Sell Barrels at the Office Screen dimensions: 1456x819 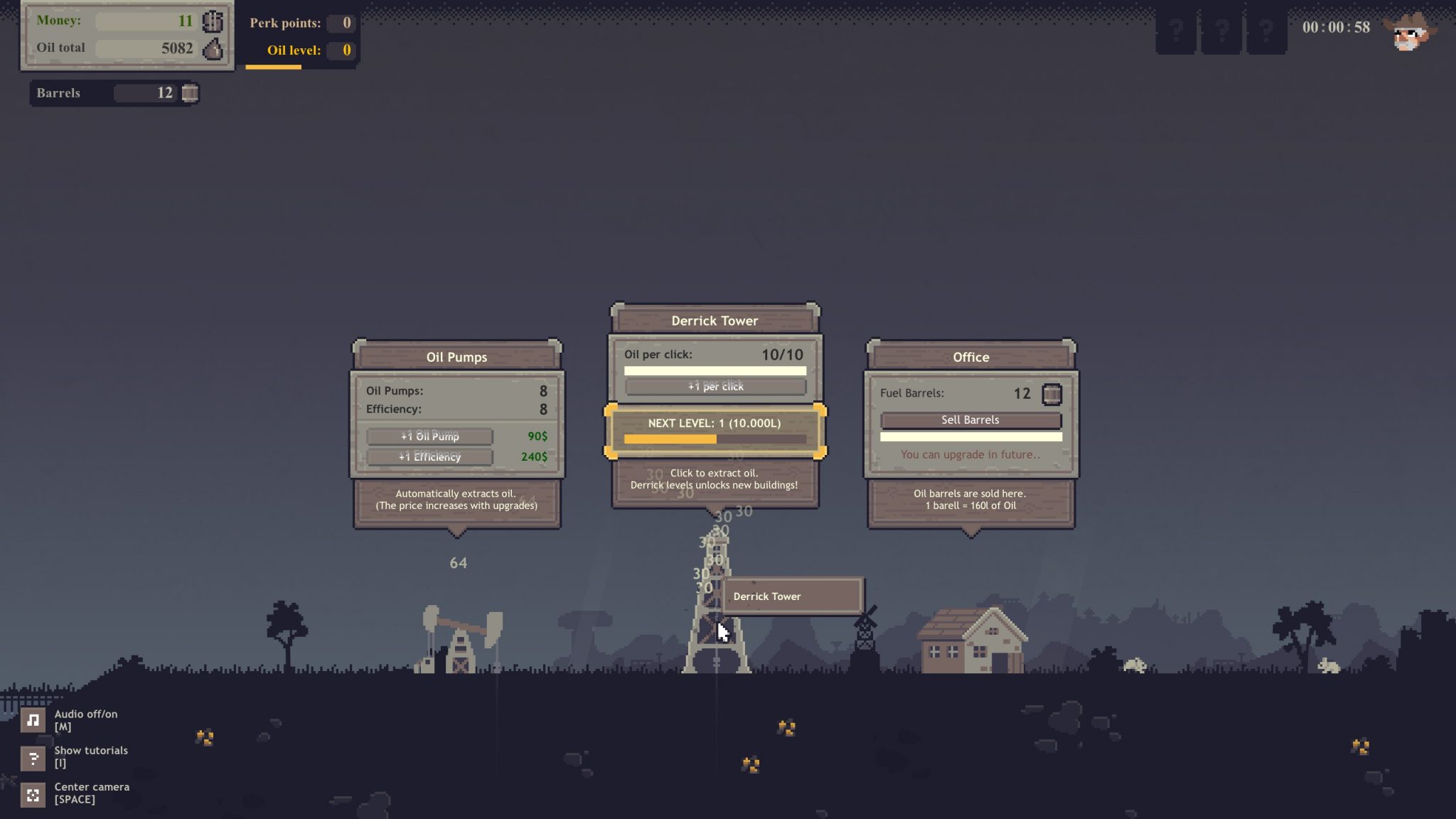970,420
